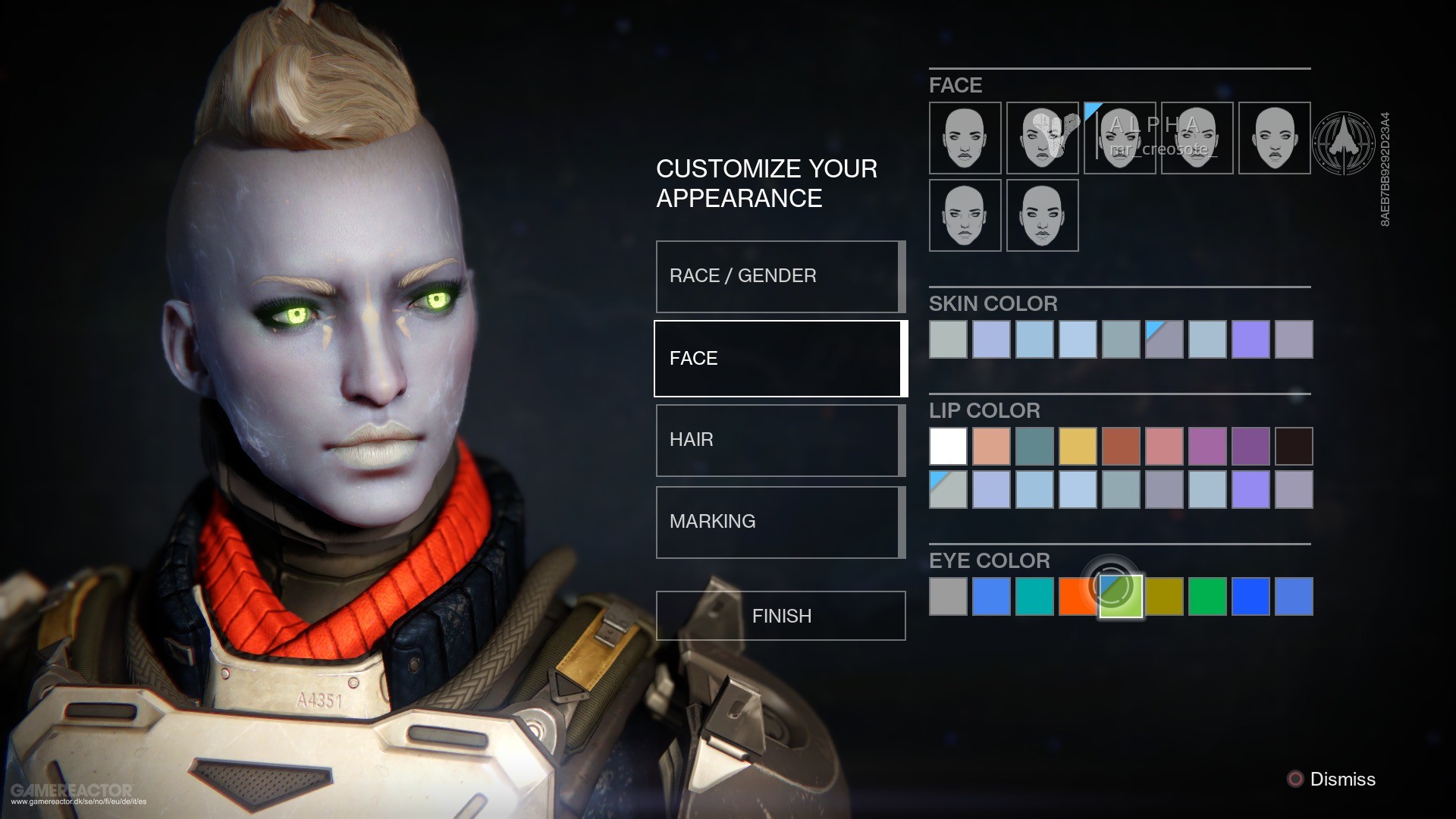
Task: Click FINISH to confirm your appearance
Action: point(780,615)
